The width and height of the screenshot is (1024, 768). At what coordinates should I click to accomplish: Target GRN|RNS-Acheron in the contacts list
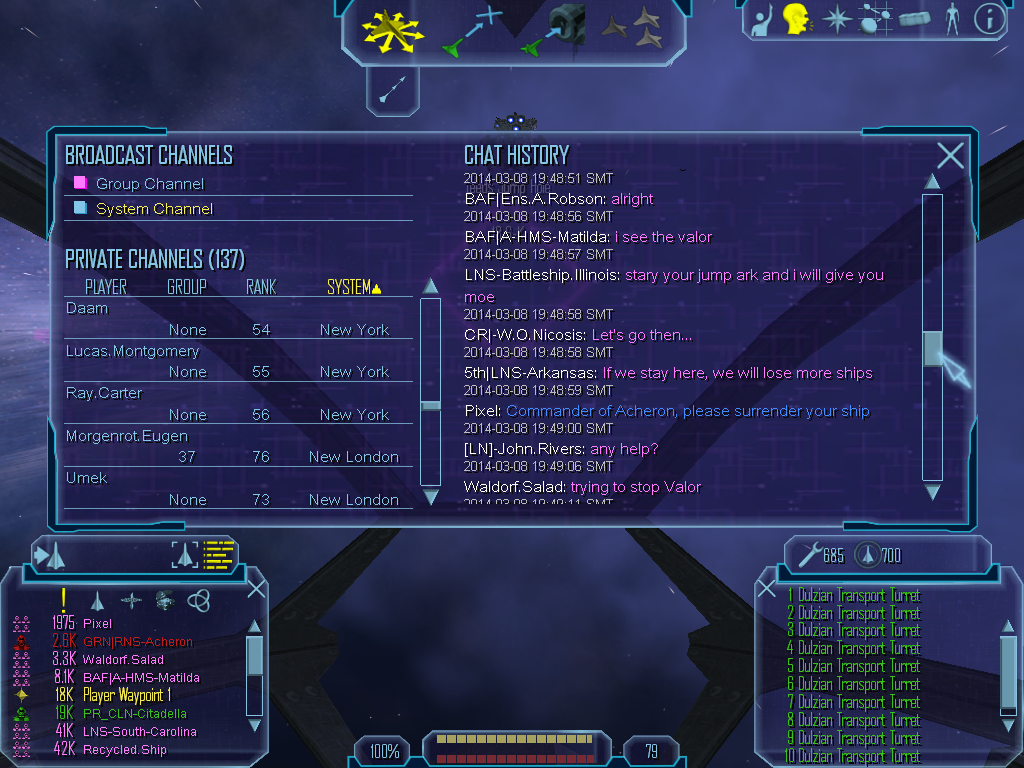138,642
